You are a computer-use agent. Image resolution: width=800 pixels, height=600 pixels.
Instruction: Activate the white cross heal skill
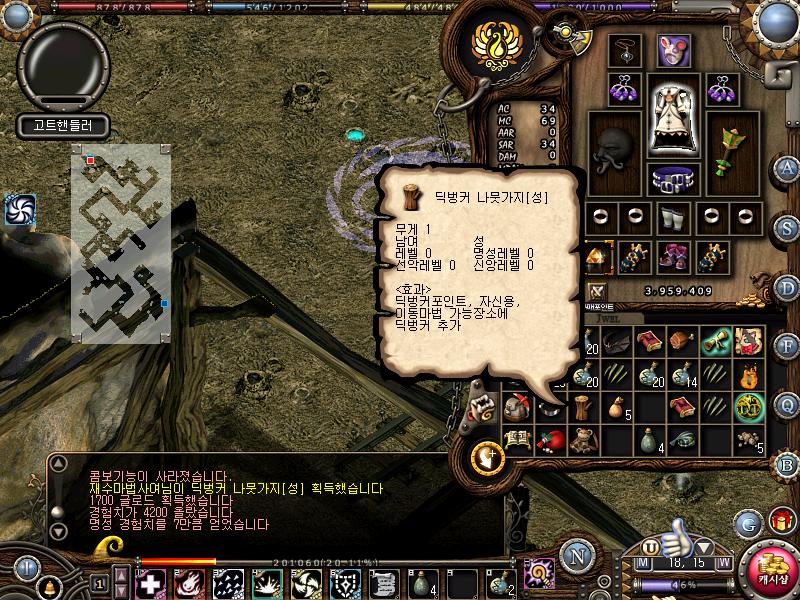click(151, 582)
